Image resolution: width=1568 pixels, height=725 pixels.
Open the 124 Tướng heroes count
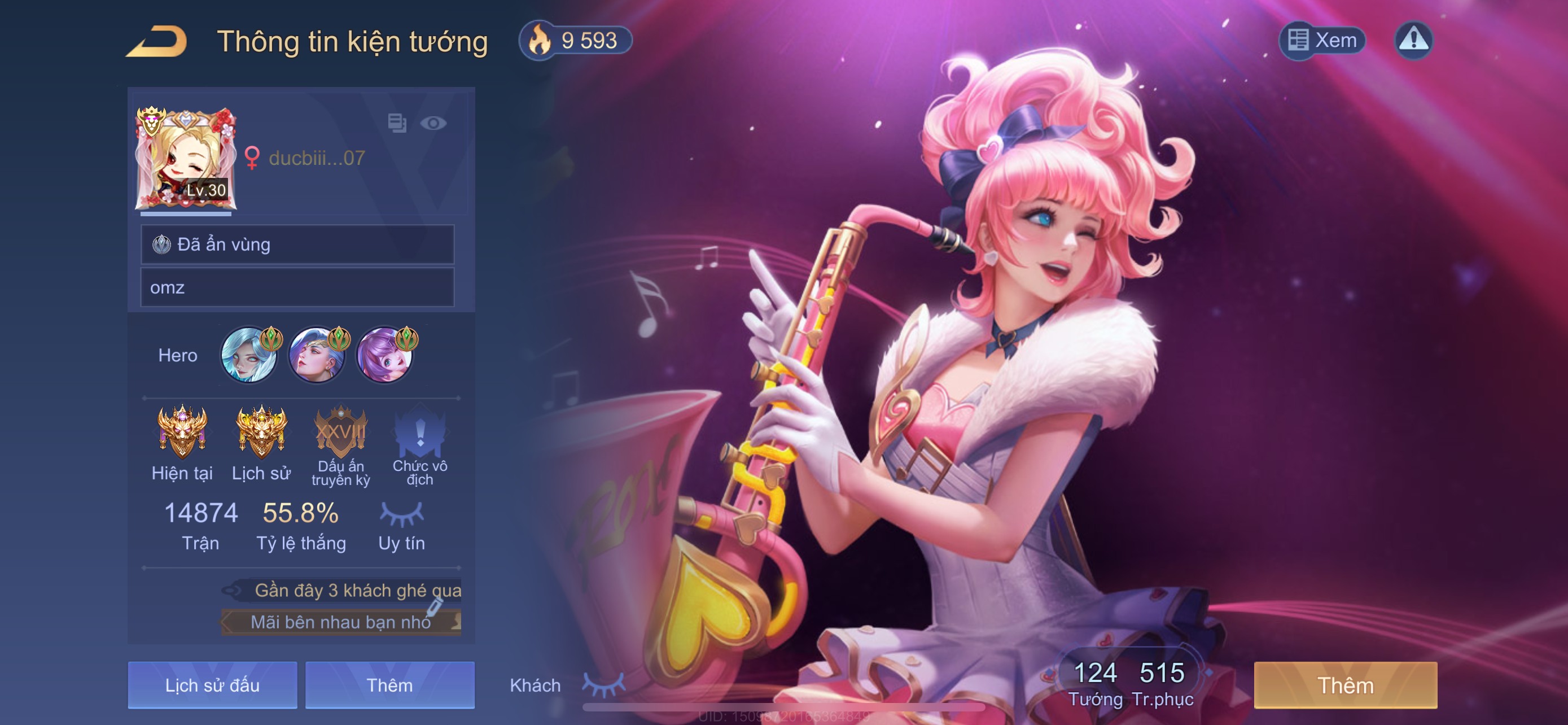pos(1095,683)
